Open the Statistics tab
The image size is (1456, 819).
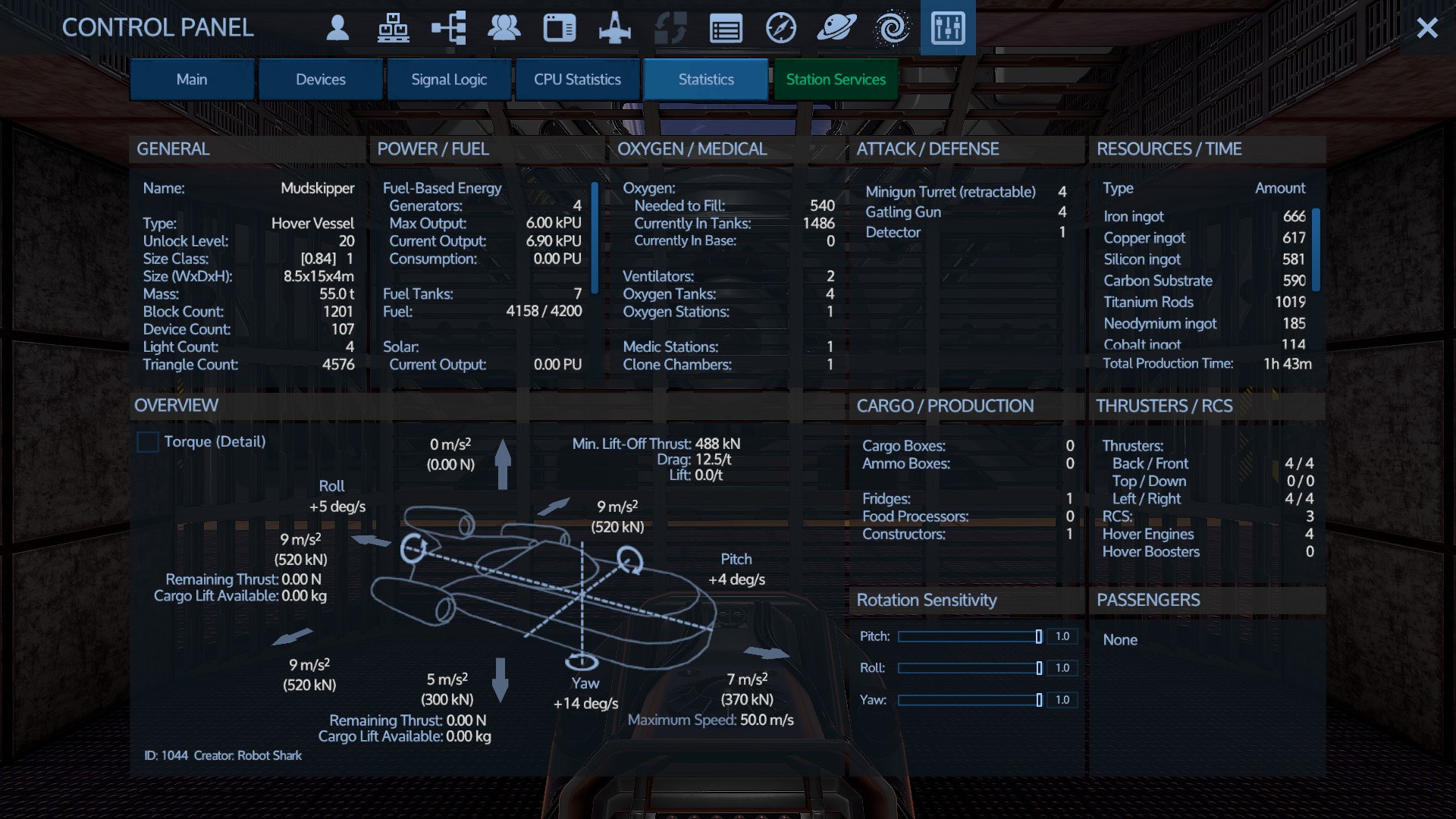pos(706,80)
